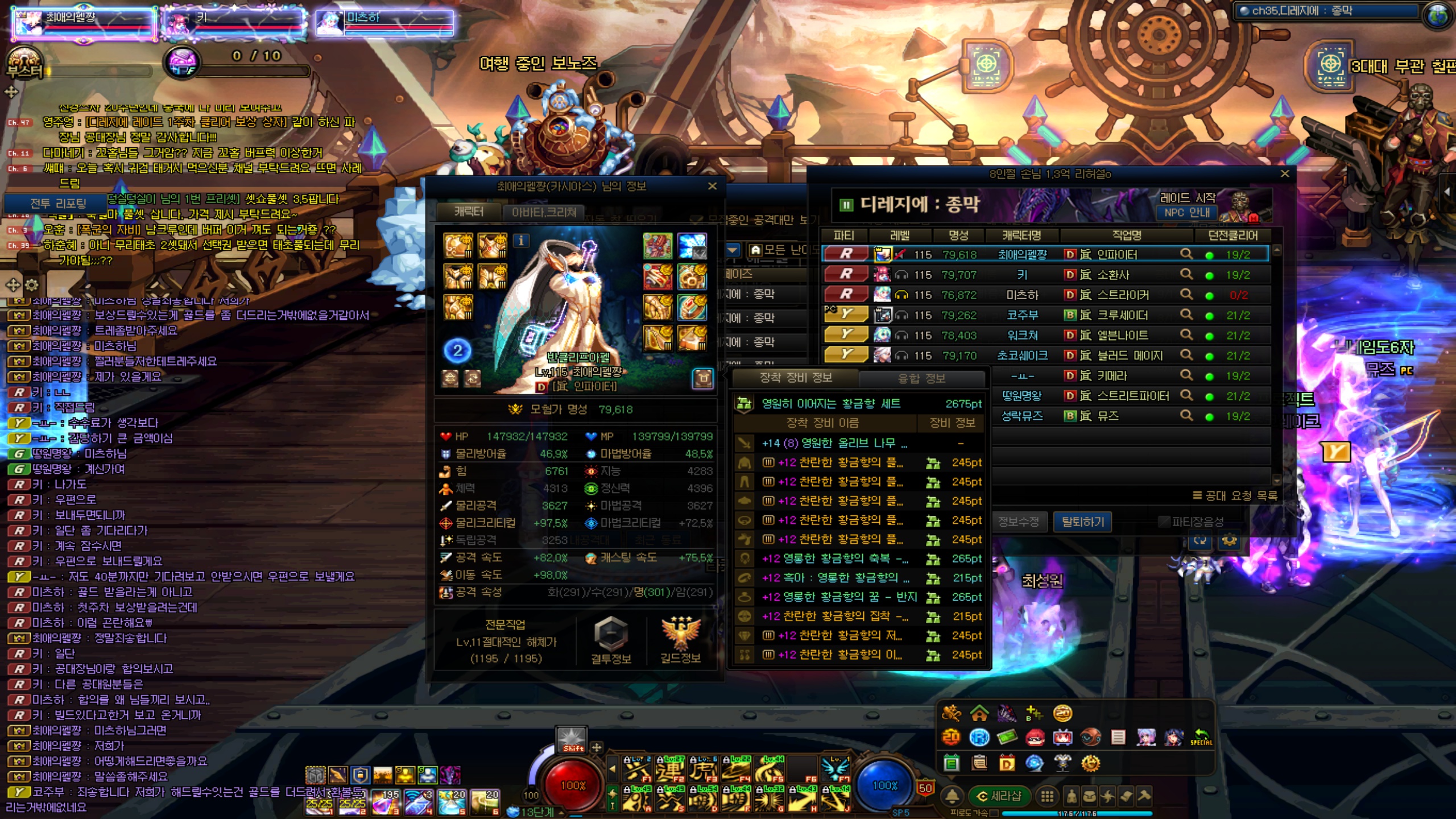Click the NPC 안내 button
This screenshot has height=819, width=1456.
[1187, 213]
